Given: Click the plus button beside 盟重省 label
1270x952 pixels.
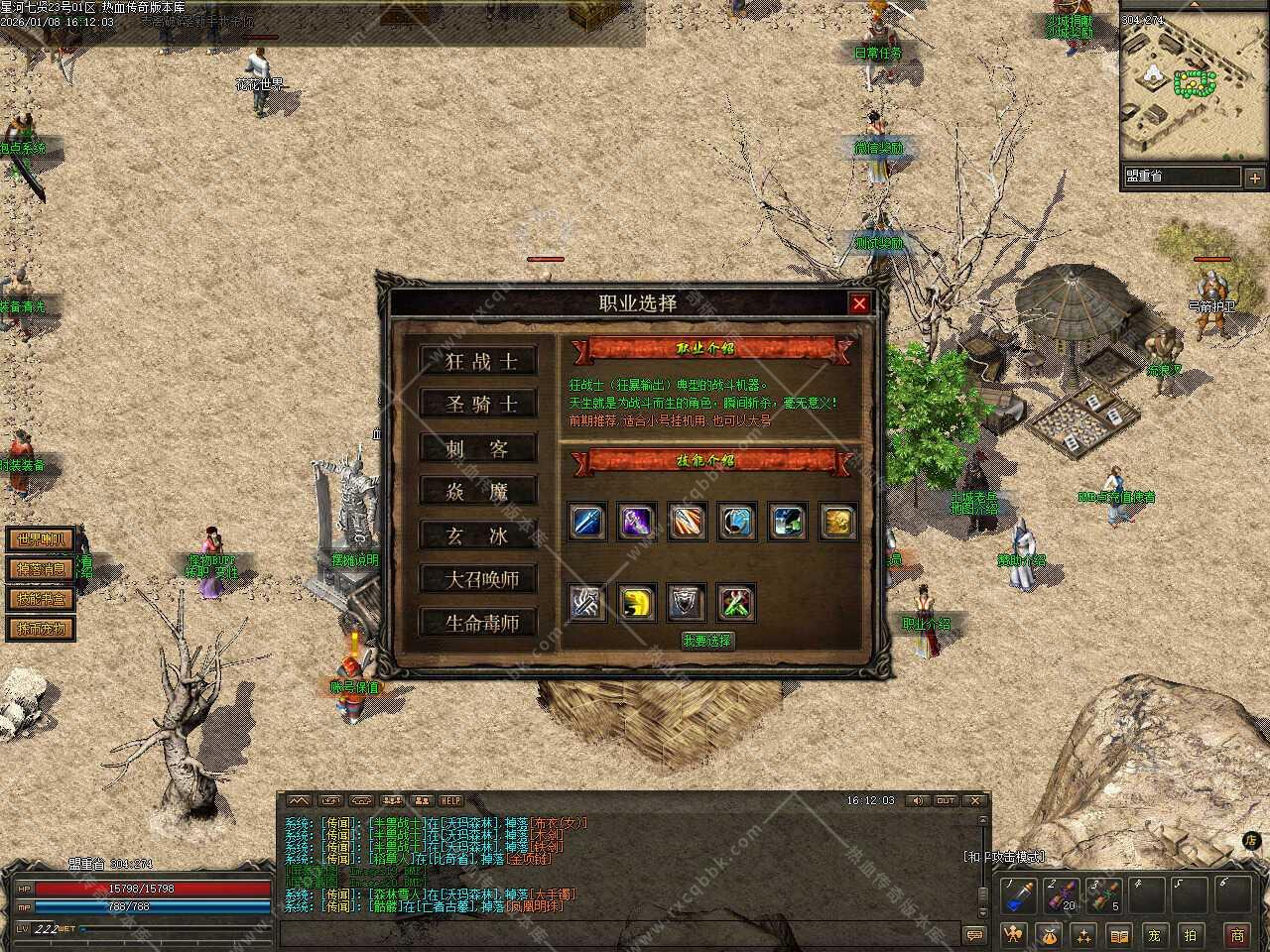Looking at the screenshot, I should click(x=1254, y=178).
